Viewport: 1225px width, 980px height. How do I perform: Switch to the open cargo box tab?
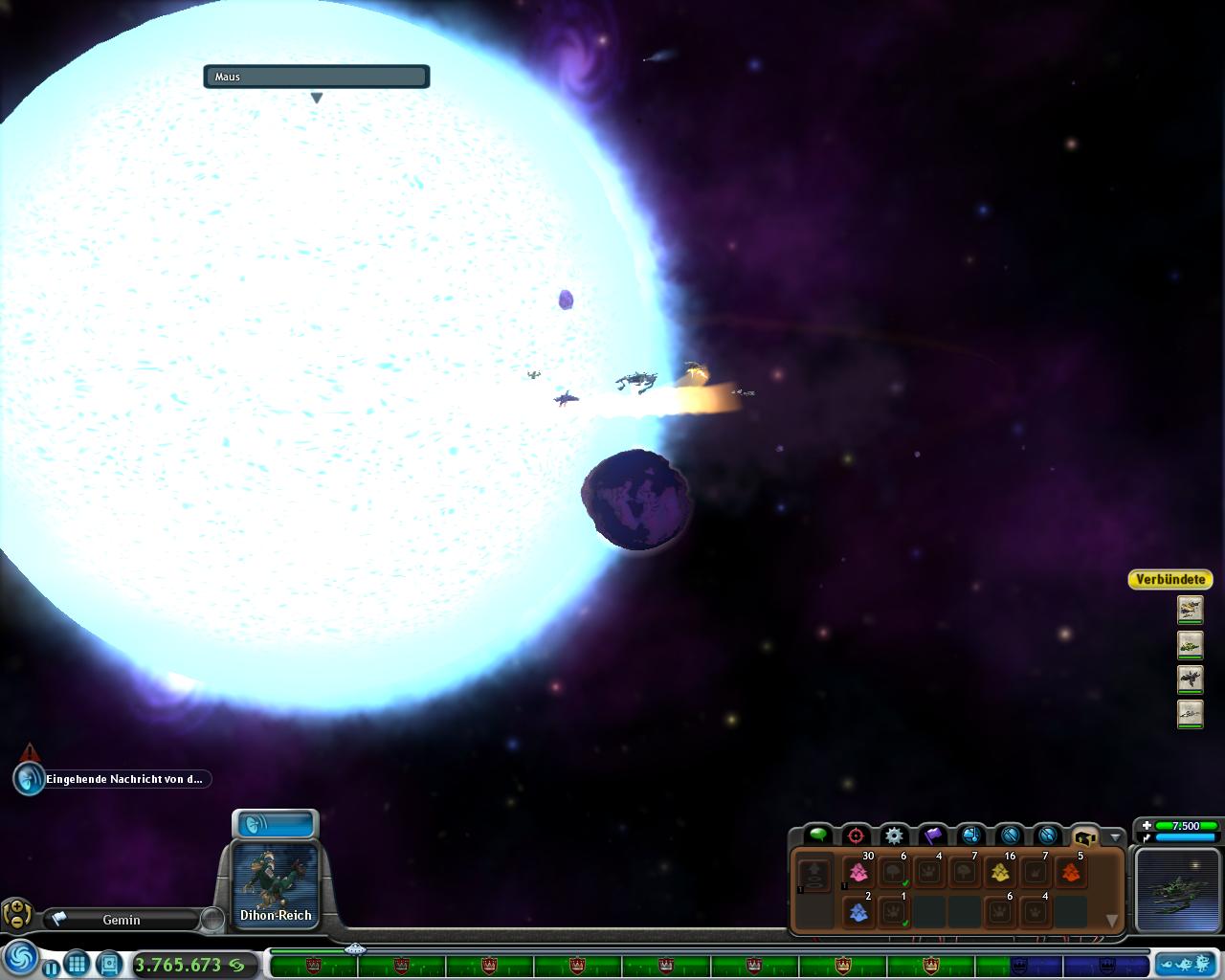[x=1084, y=835]
